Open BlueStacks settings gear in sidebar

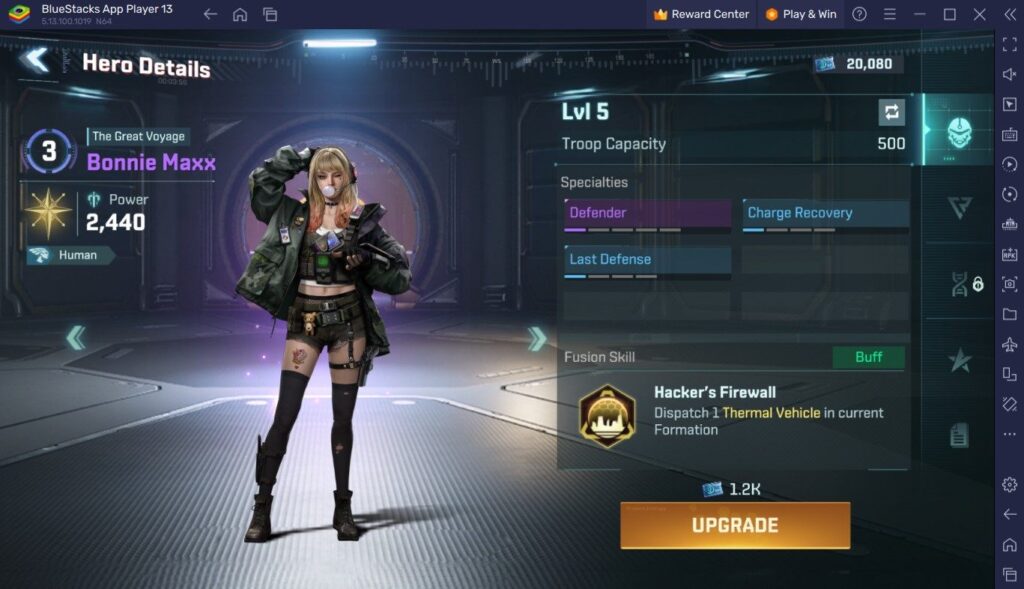[1009, 485]
